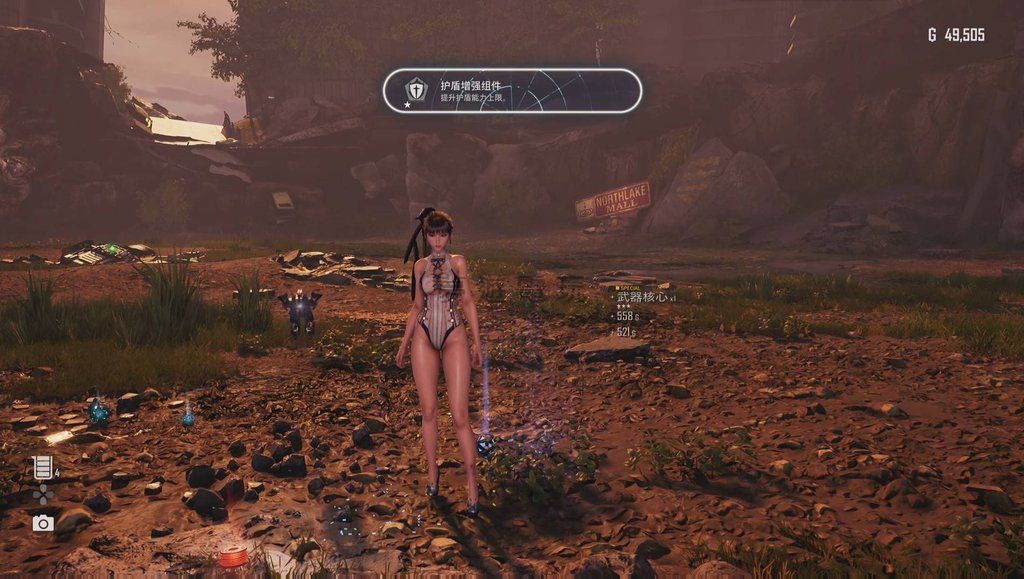The height and width of the screenshot is (579, 1024).
Task: Activate the four-petal item icon
Action: (x=42, y=495)
